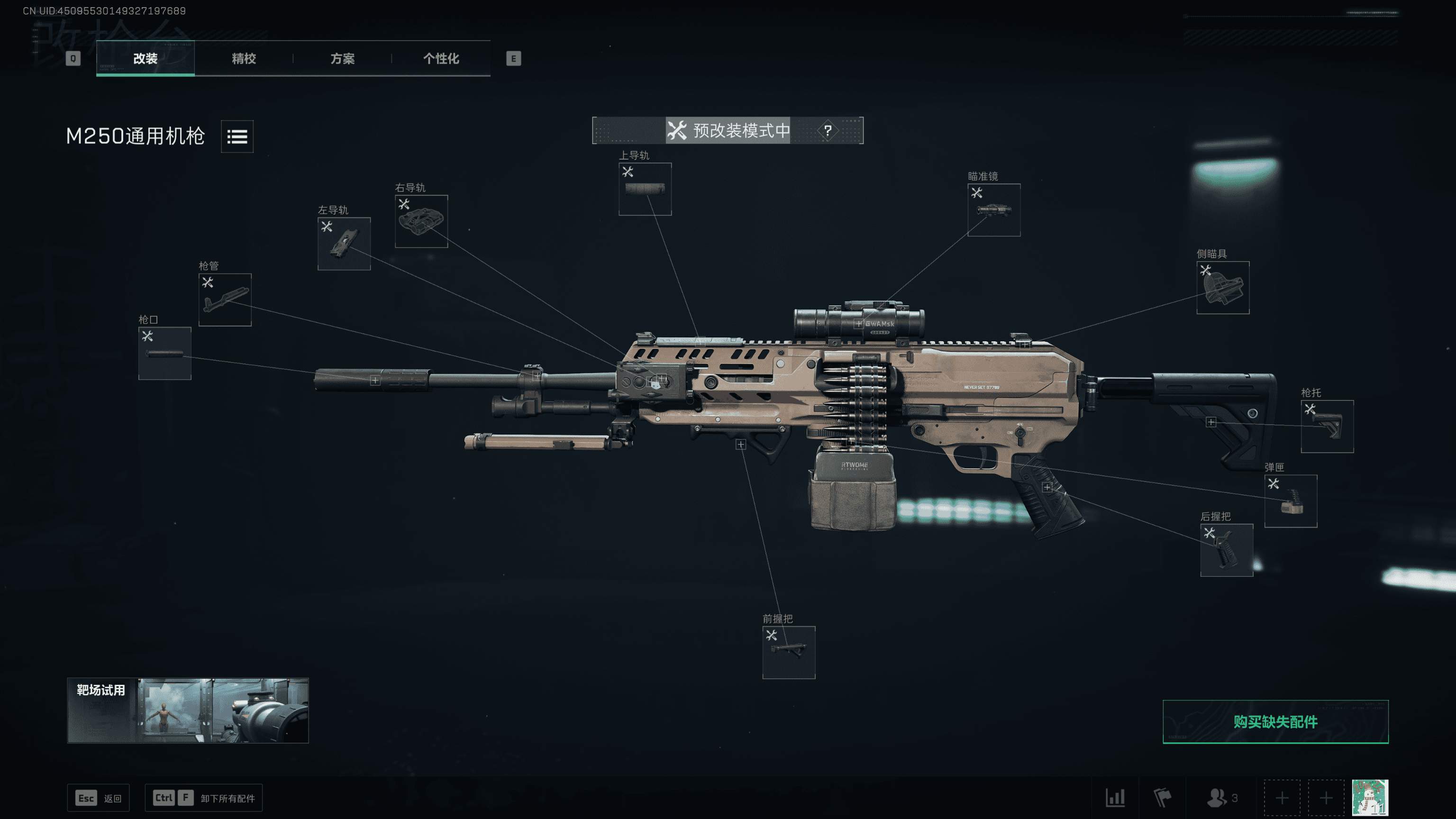
Task: Show help for 预改装模式
Action: [828, 130]
